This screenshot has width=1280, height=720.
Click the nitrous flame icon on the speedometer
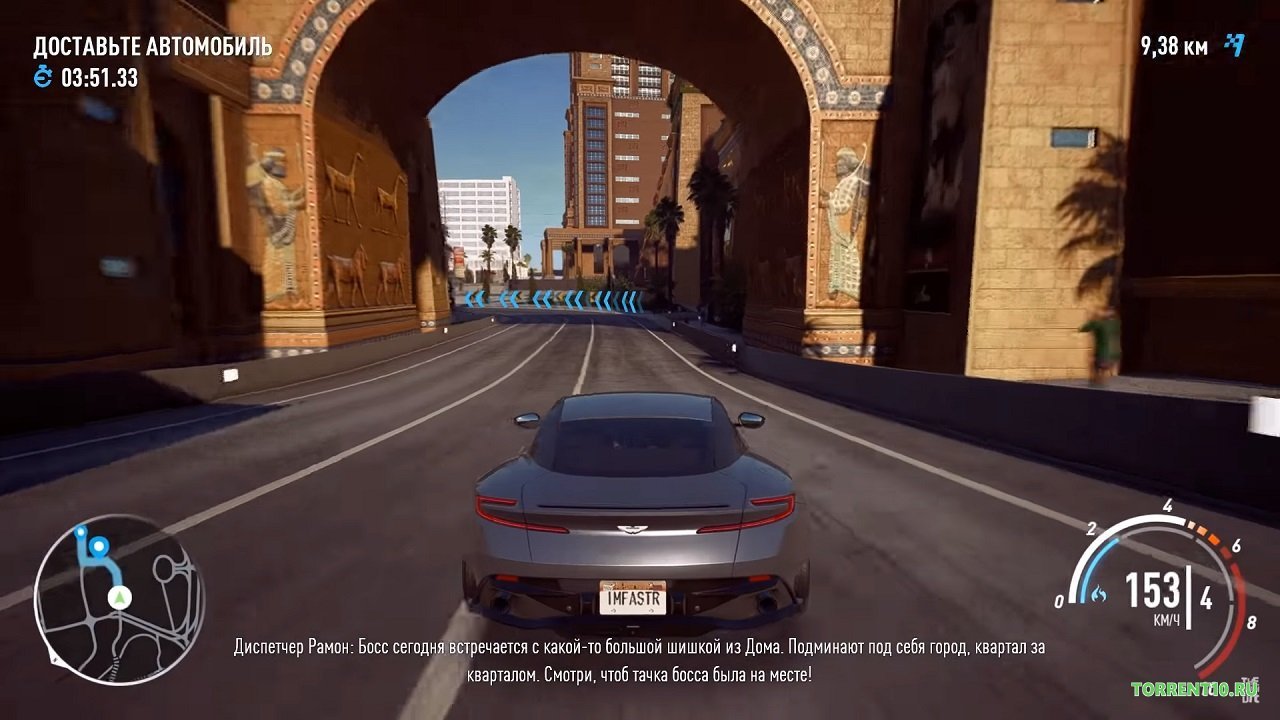pyautogui.click(x=1097, y=592)
